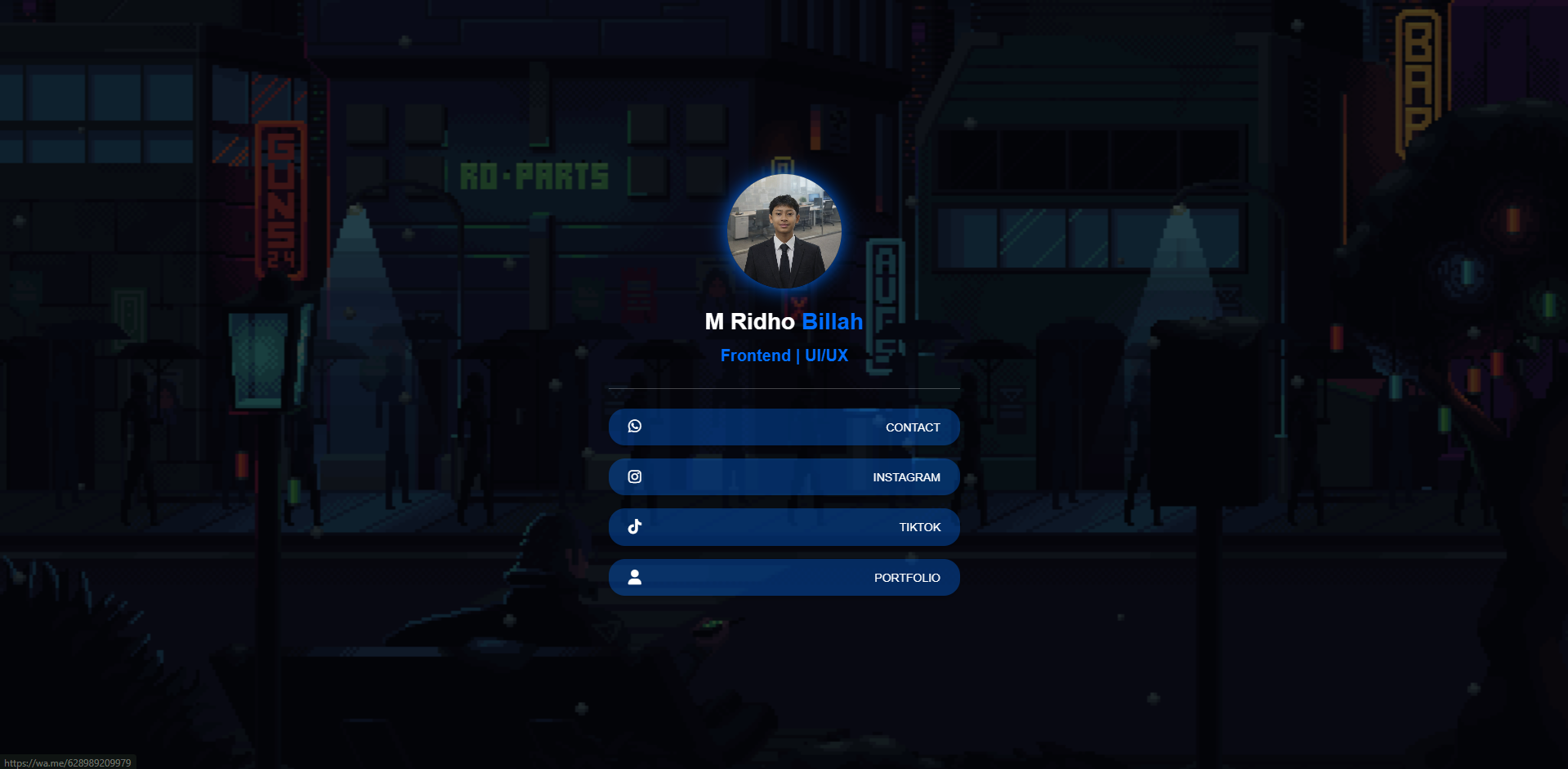The width and height of the screenshot is (1568, 769).
Task: Click the circular profile photo
Action: click(784, 231)
